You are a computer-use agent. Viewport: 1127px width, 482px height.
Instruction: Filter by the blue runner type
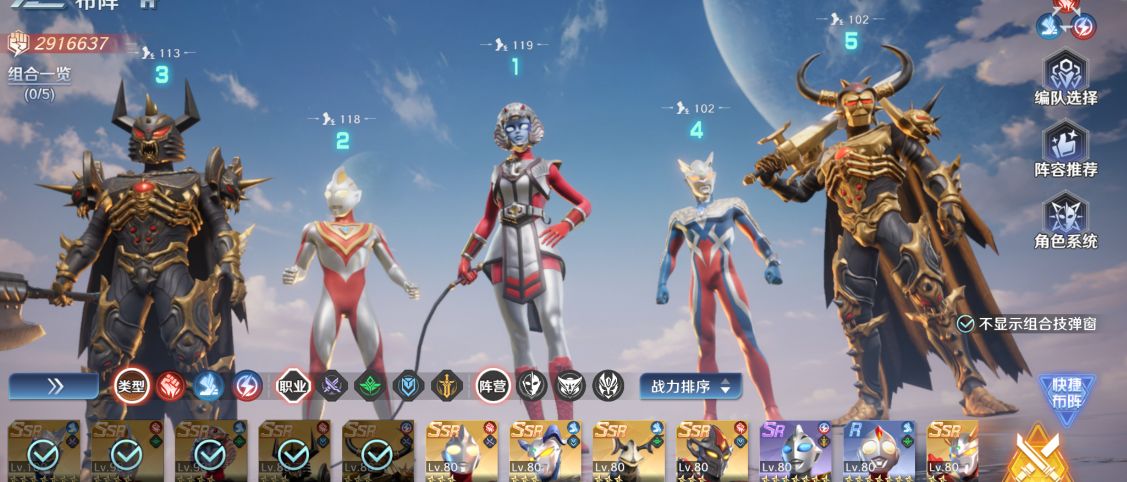209,386
